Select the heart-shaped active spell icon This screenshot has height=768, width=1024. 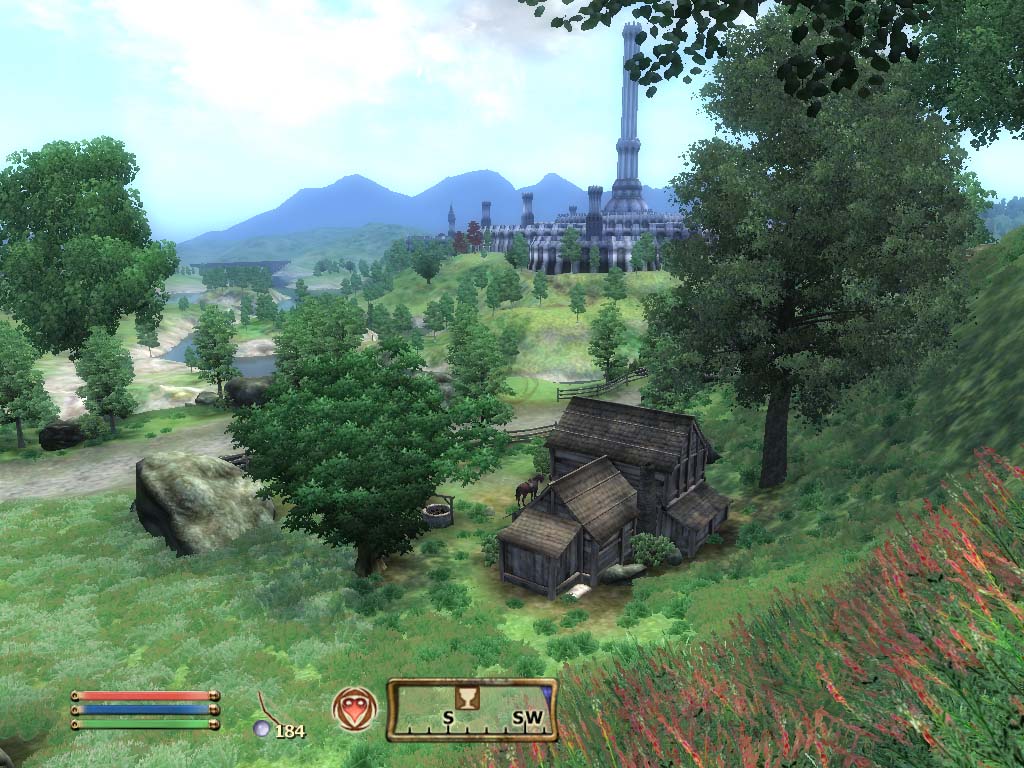click(355, 708)
